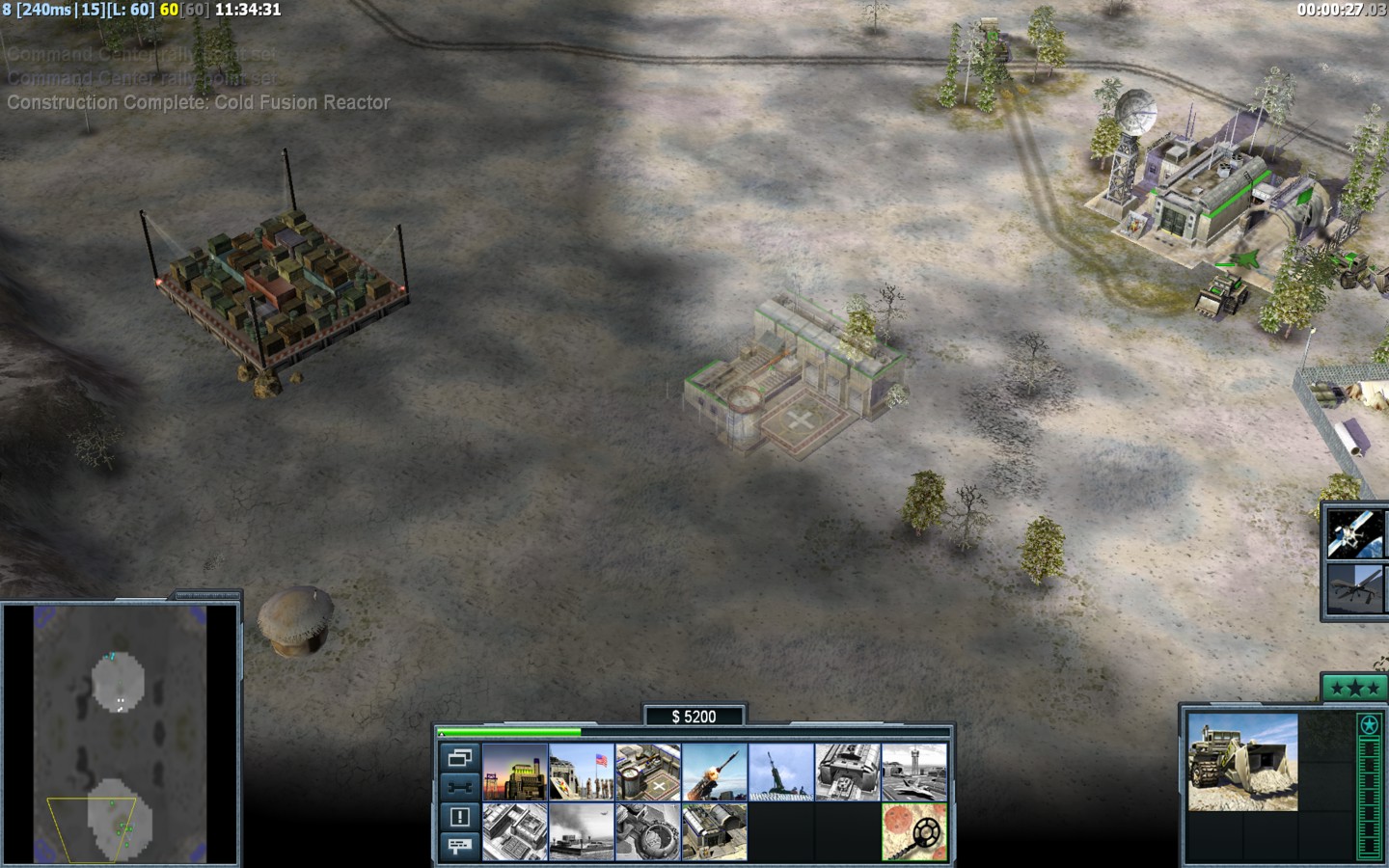Open the three-star General's promotions button
Screen dimensions: 1389x868
(1354, 688)
